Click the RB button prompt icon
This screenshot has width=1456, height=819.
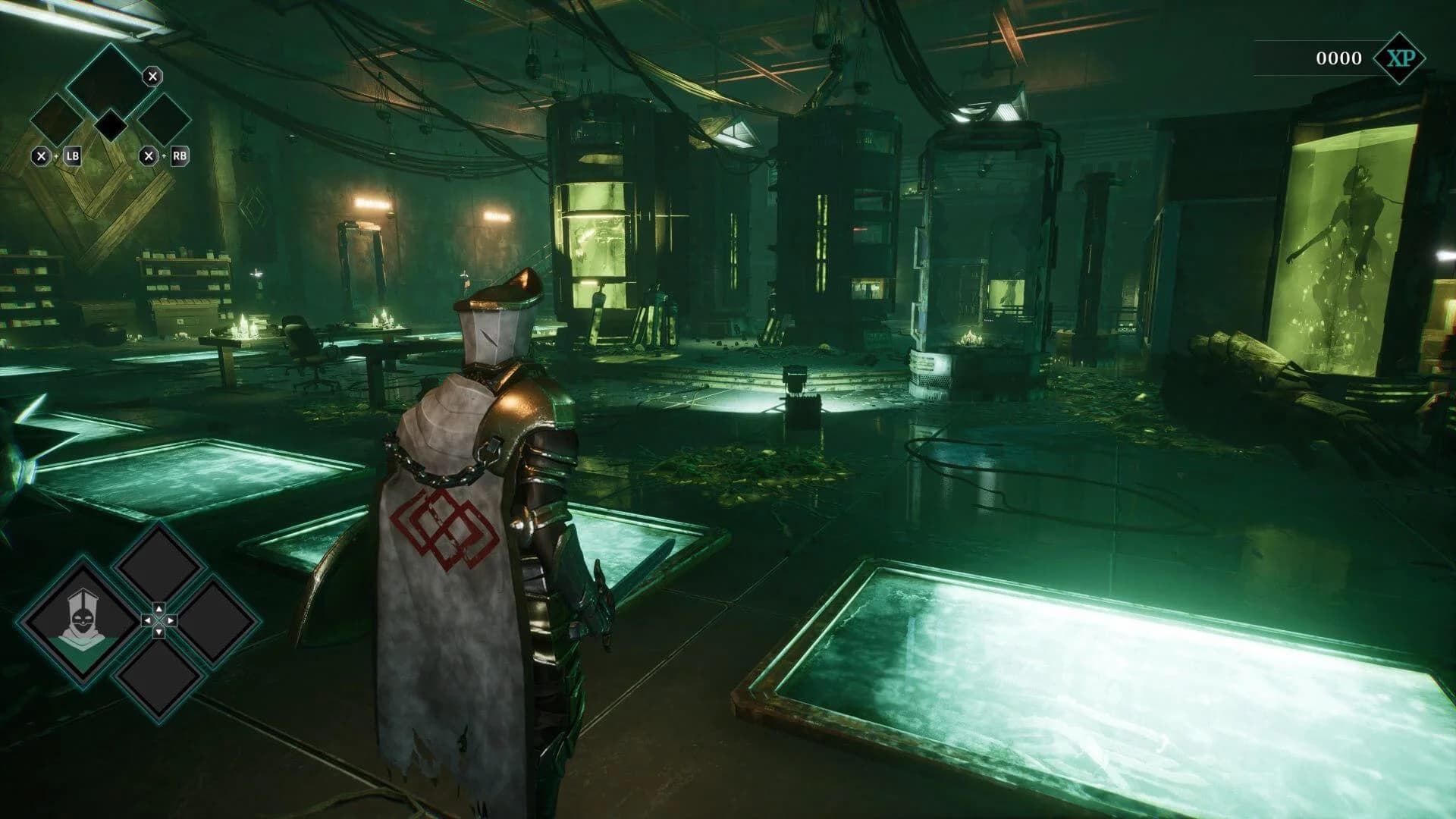pyautogui.click(x=181, y=156)
